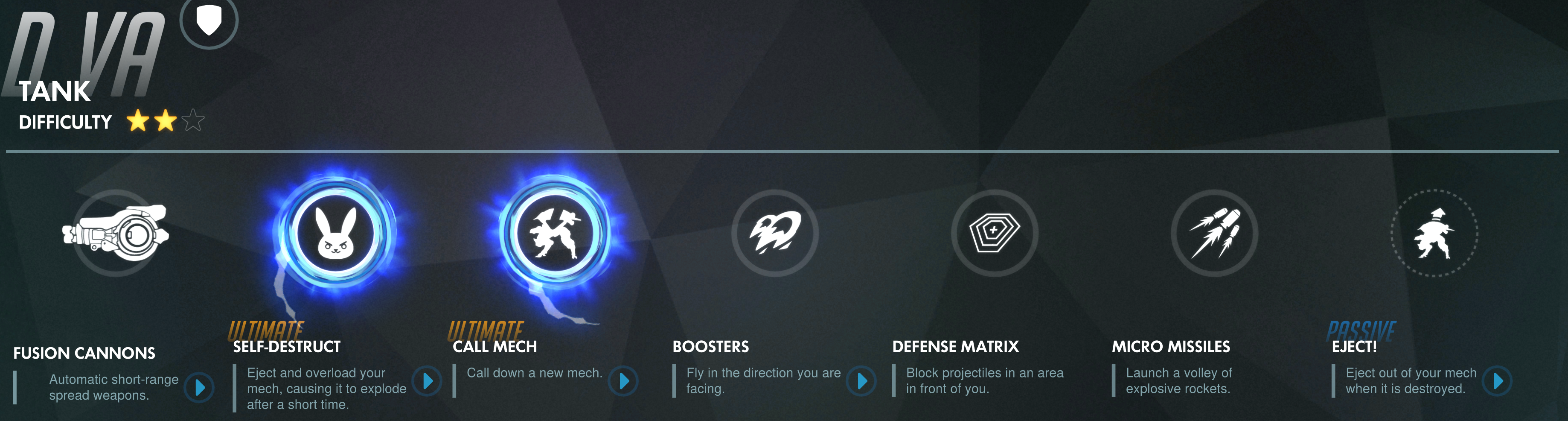Select the Boosters ability icon

pyautogui.click(x=775, y=234)
